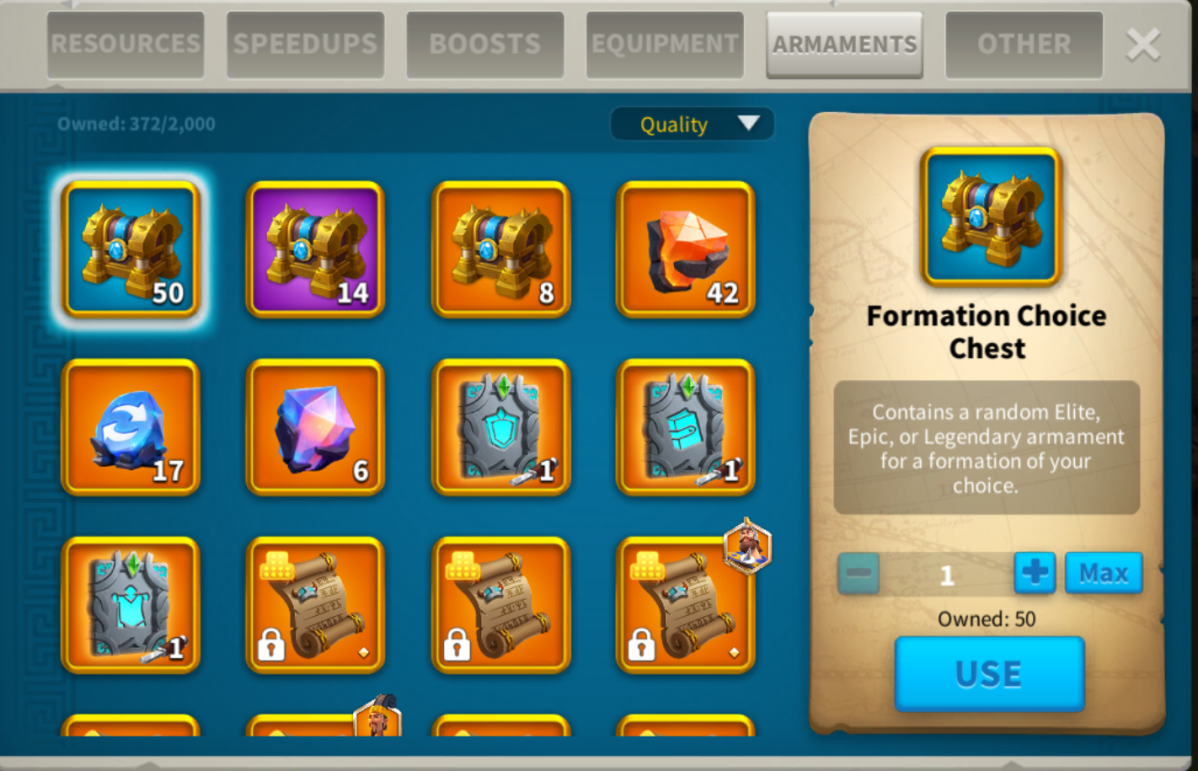Screen dimensions: 1198x771
Task: Pick the blue refresh stone with 17 count
Action: (131, 427)
